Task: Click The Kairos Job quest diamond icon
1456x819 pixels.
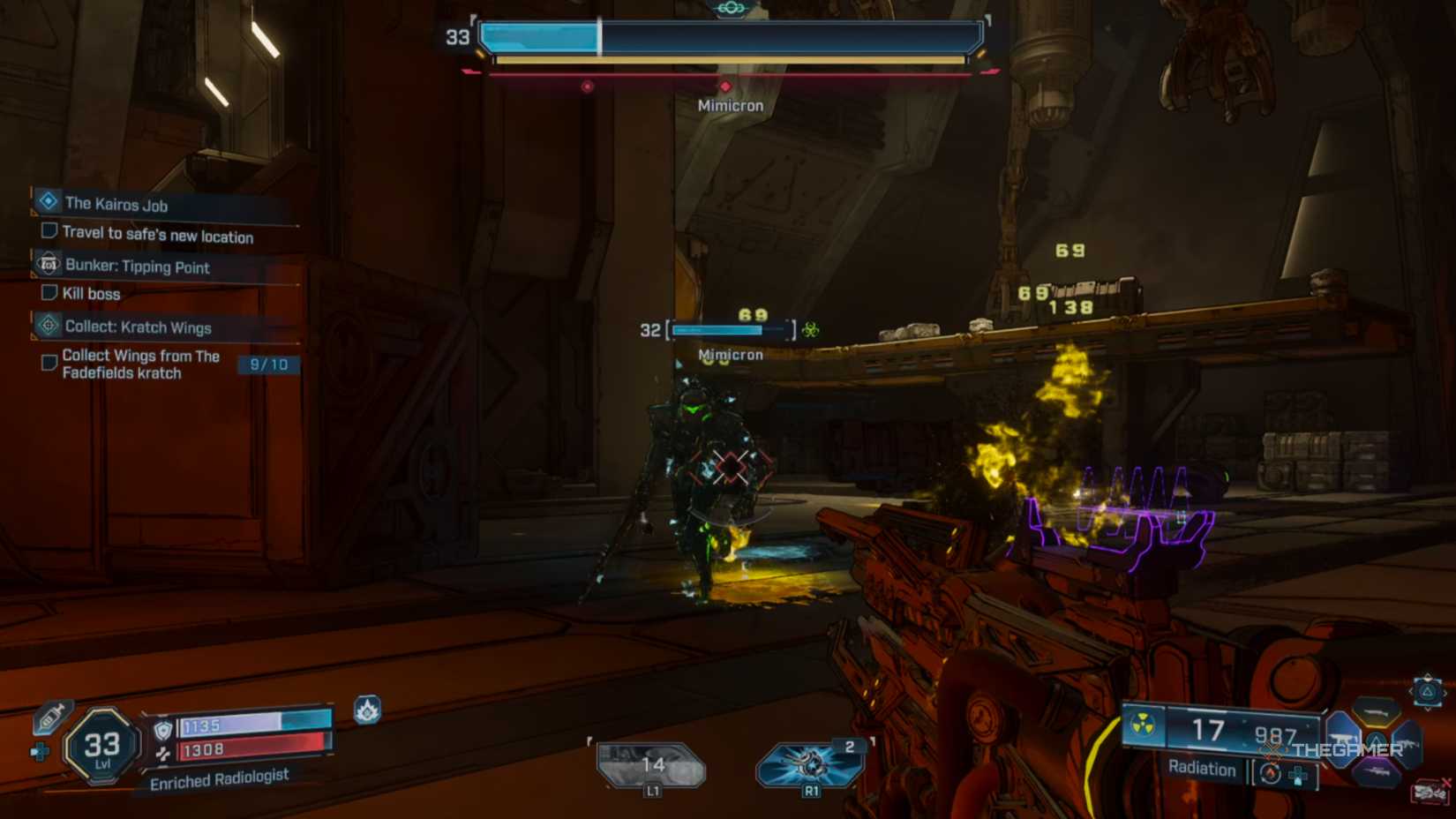Action: pyautogui.click(x=47, y=200)
